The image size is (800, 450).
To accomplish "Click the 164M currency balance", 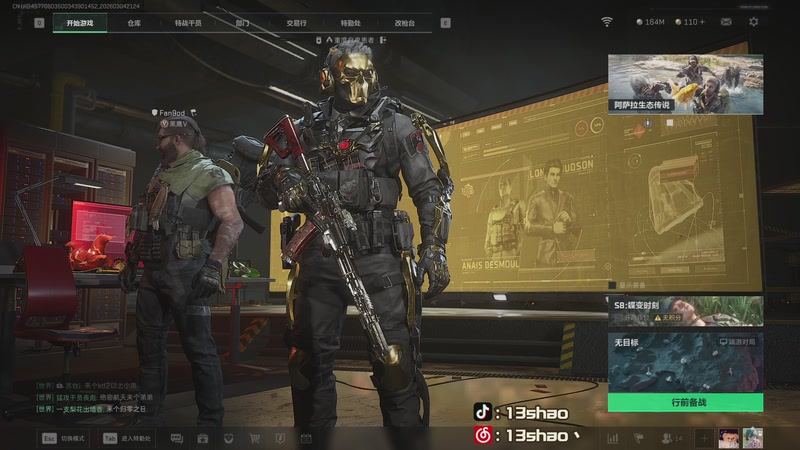I will 649,22.
